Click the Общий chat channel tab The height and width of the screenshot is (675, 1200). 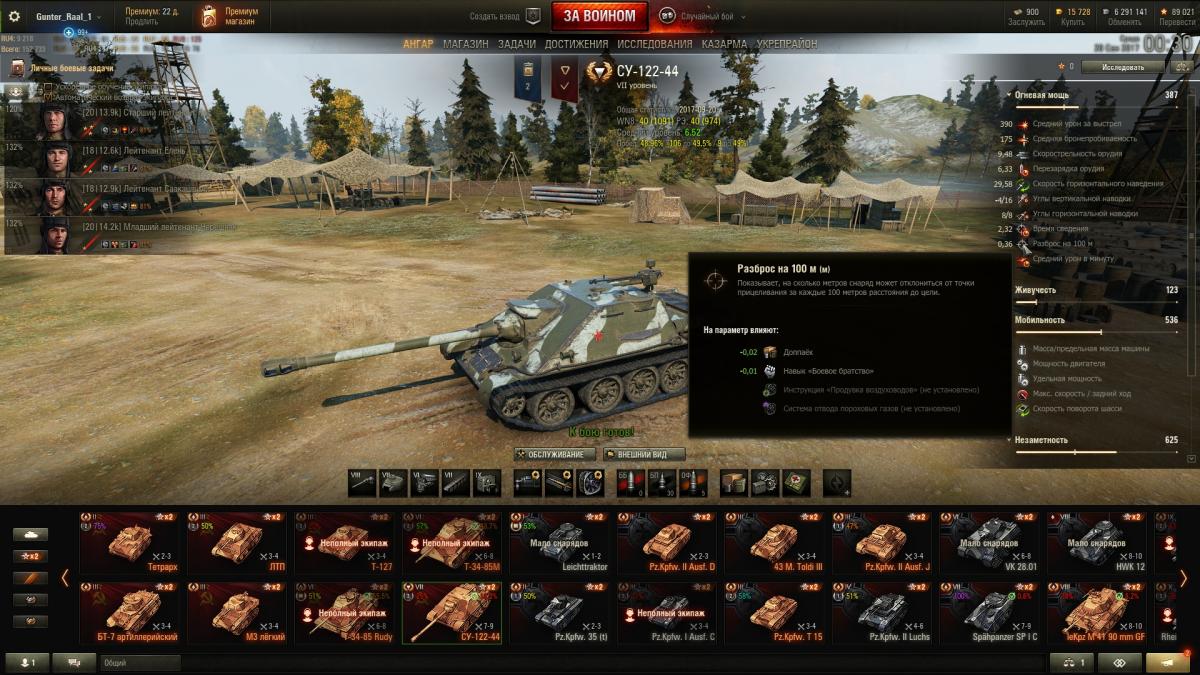tap(139, 662)
